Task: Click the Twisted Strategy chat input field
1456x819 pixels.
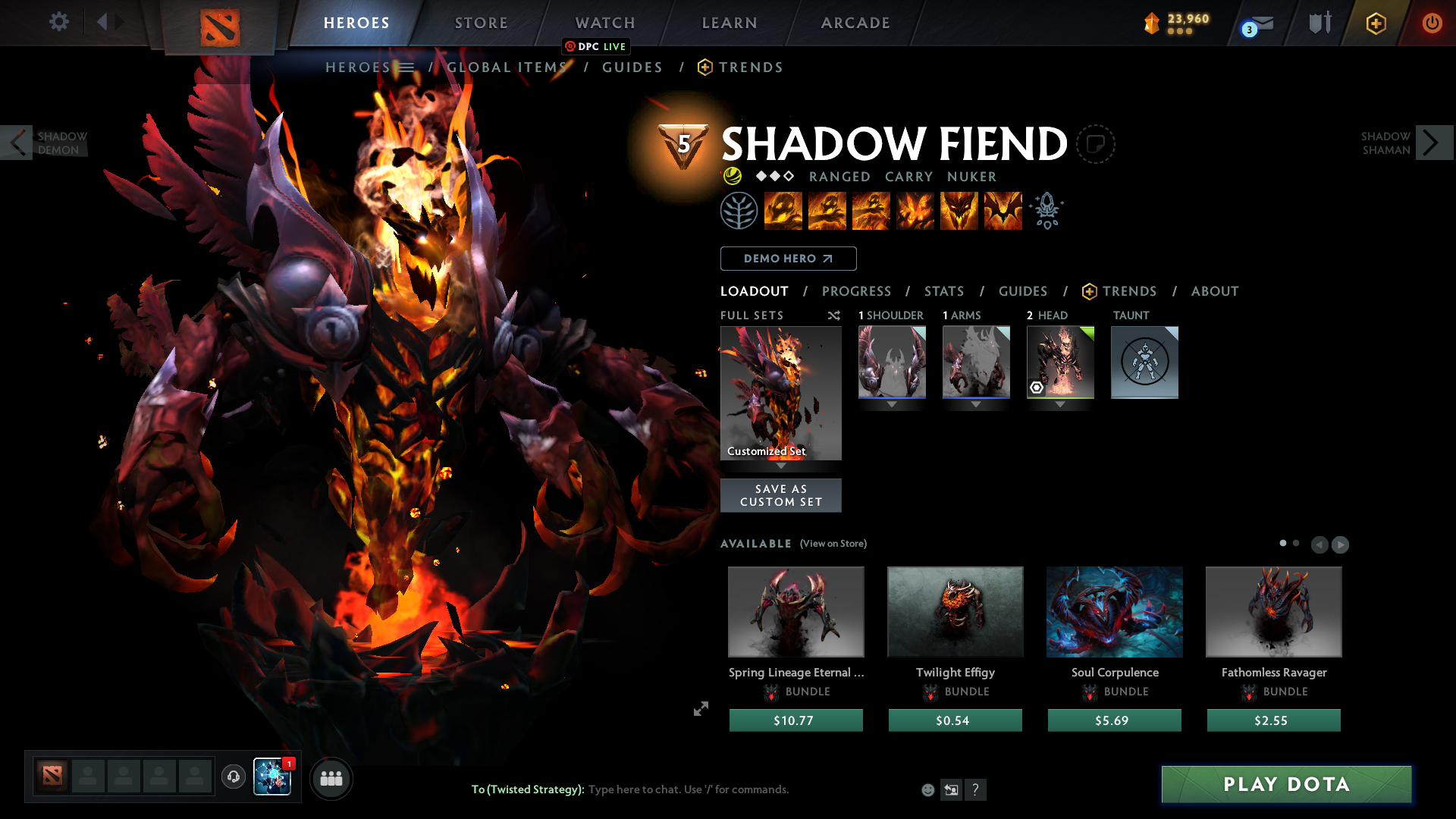Action: coord(682,789)
